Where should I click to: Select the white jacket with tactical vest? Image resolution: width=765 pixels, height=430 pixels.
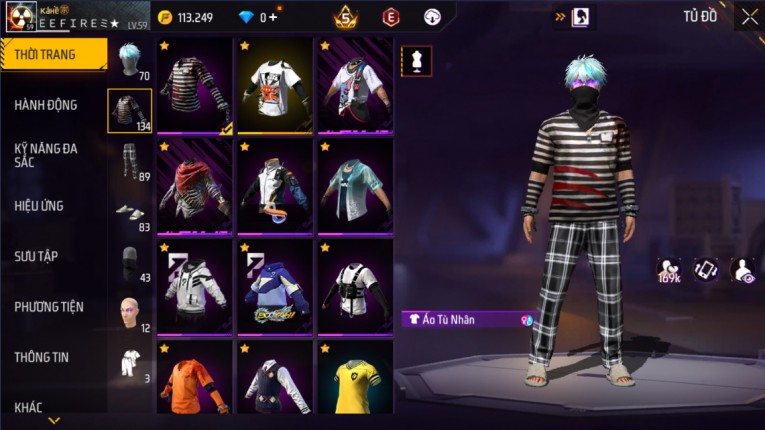pyautogui.click(x=355, y=287)
